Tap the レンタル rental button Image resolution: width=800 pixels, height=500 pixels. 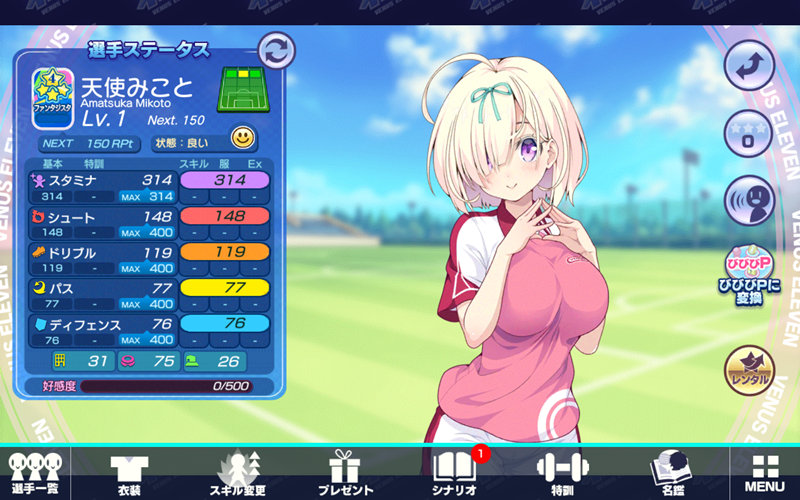(750, 369)
